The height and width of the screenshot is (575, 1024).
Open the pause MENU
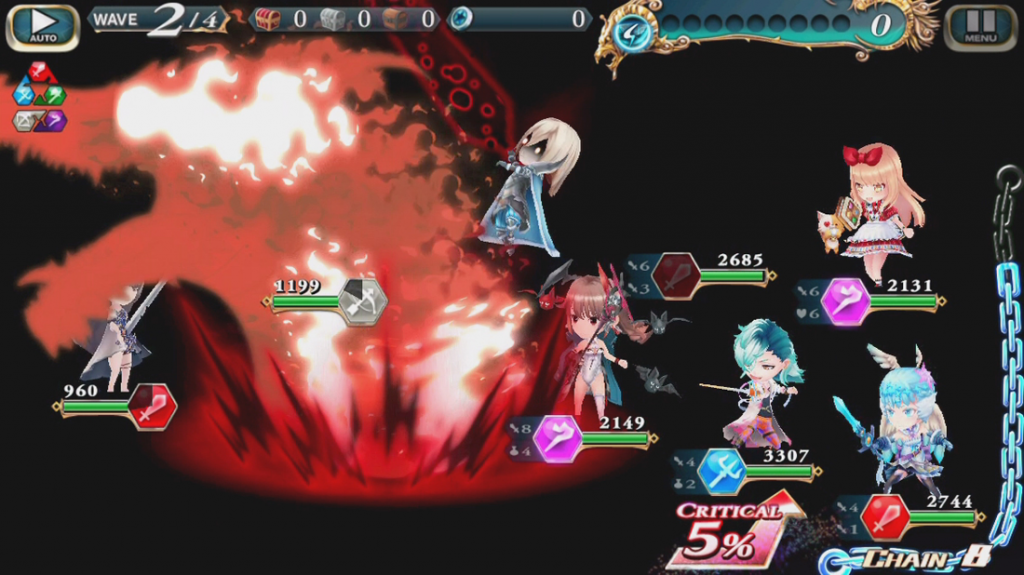pyautogui.click(x=980, y=27)
